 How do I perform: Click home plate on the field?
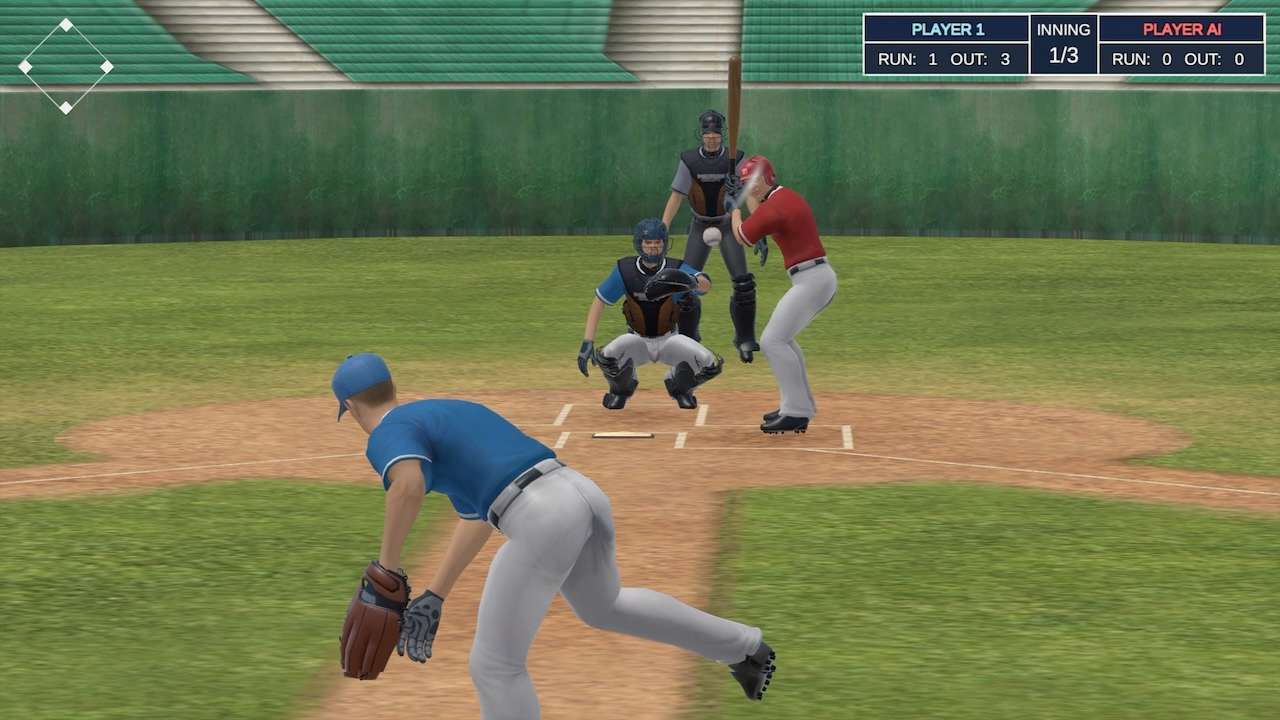click(625, 434)
